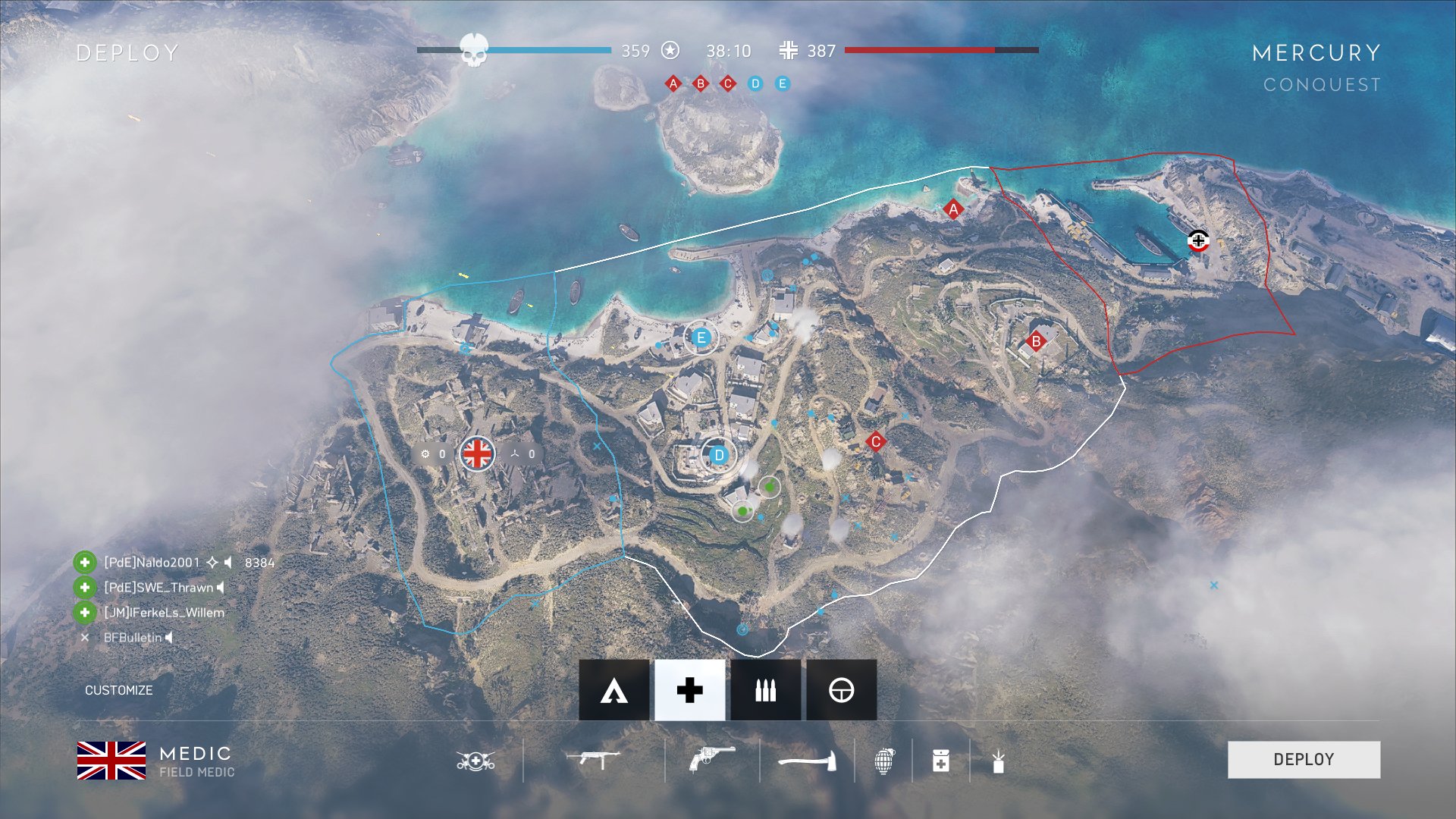
Task: Choose squadmate [JM]iFerkeLs_Willem from list
Action: (163, 612)
